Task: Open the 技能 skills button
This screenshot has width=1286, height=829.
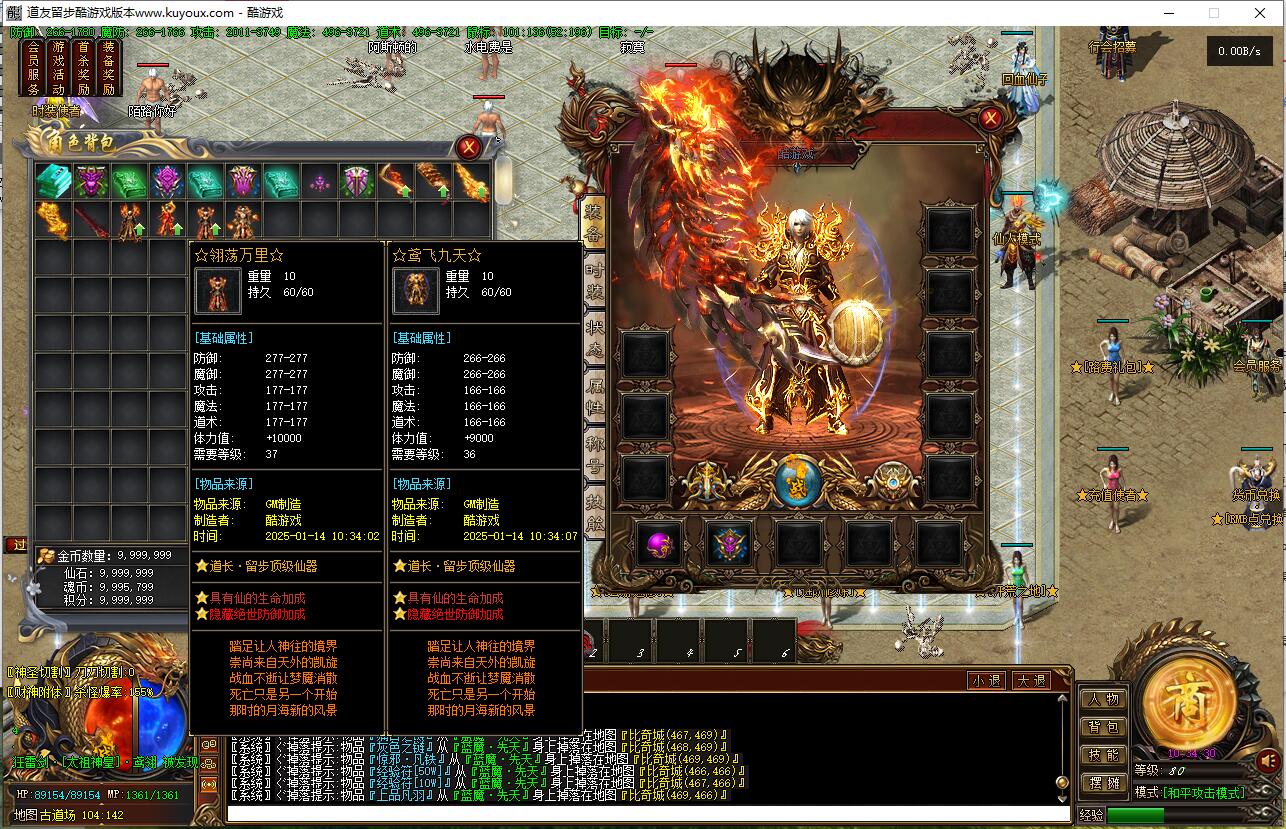Action: point(1103,755)
